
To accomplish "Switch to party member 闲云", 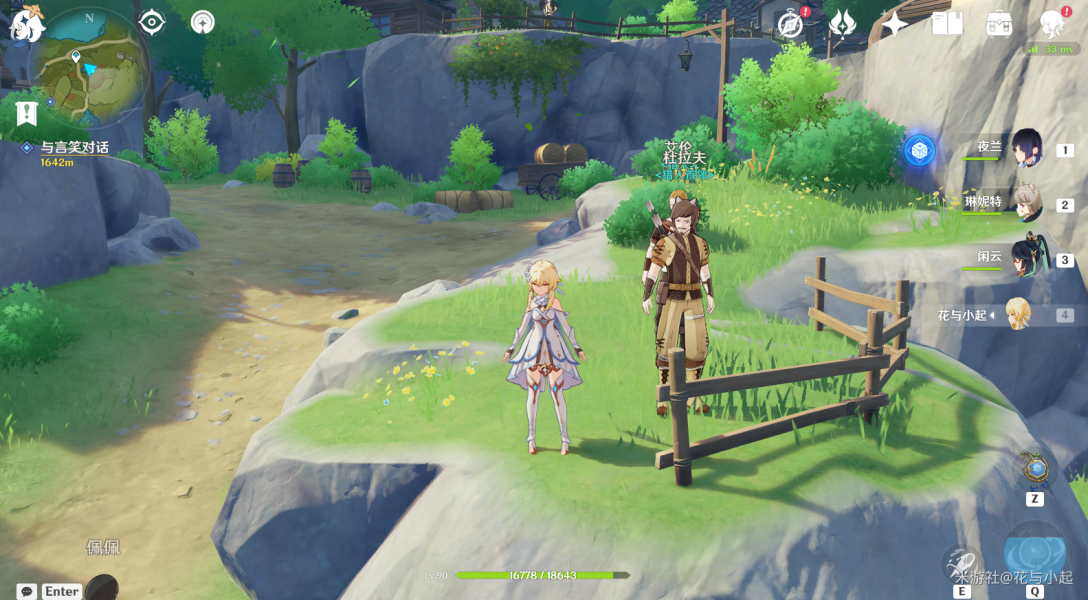I will coord(1026,257).
